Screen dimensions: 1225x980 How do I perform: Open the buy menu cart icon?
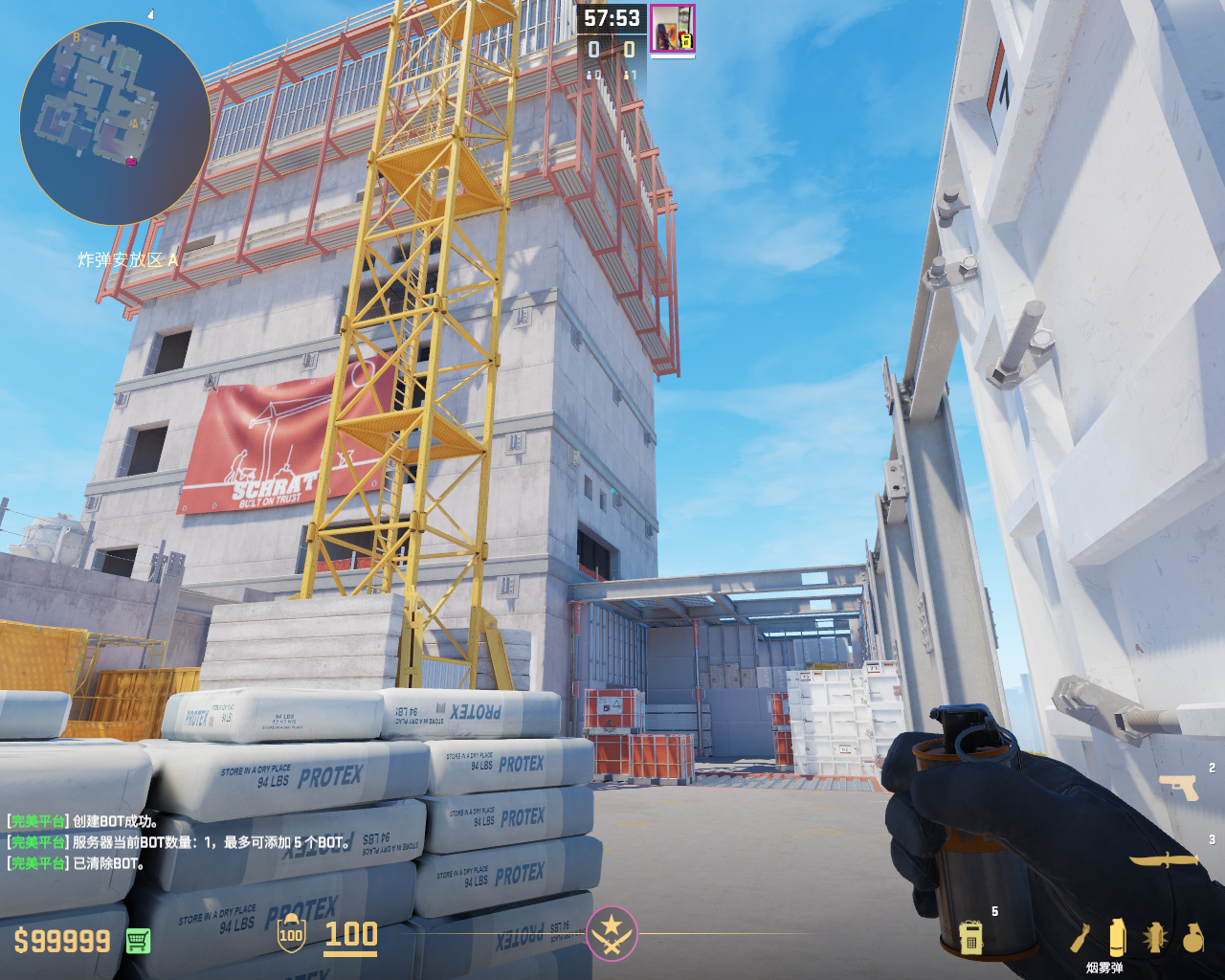tap(138, 941)
